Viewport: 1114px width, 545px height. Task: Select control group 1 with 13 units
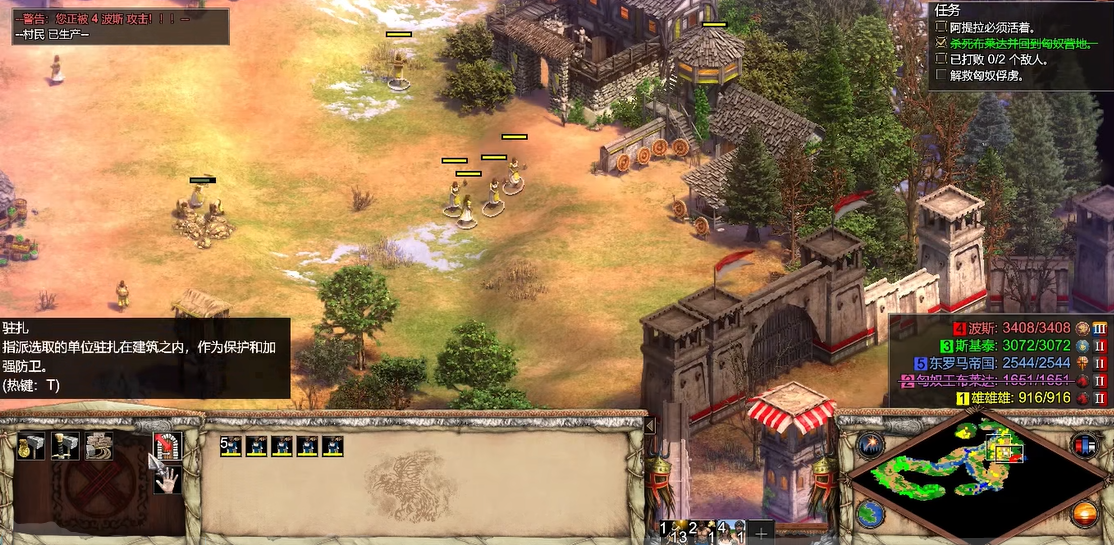pos(671,531)
